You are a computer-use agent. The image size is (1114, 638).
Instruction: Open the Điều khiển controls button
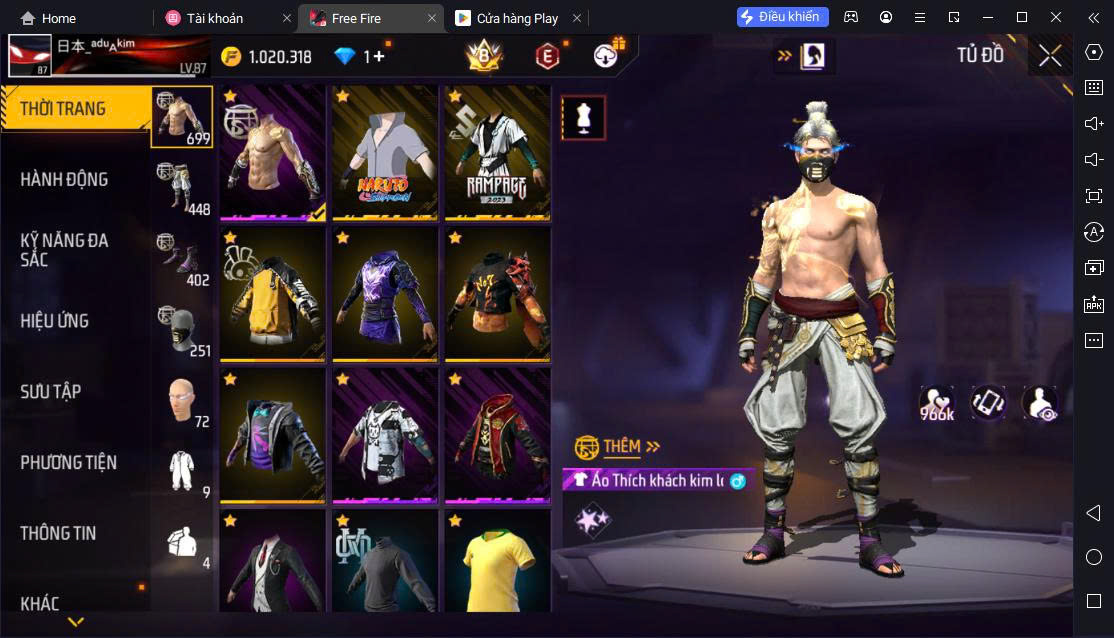(x=783, y=17)
